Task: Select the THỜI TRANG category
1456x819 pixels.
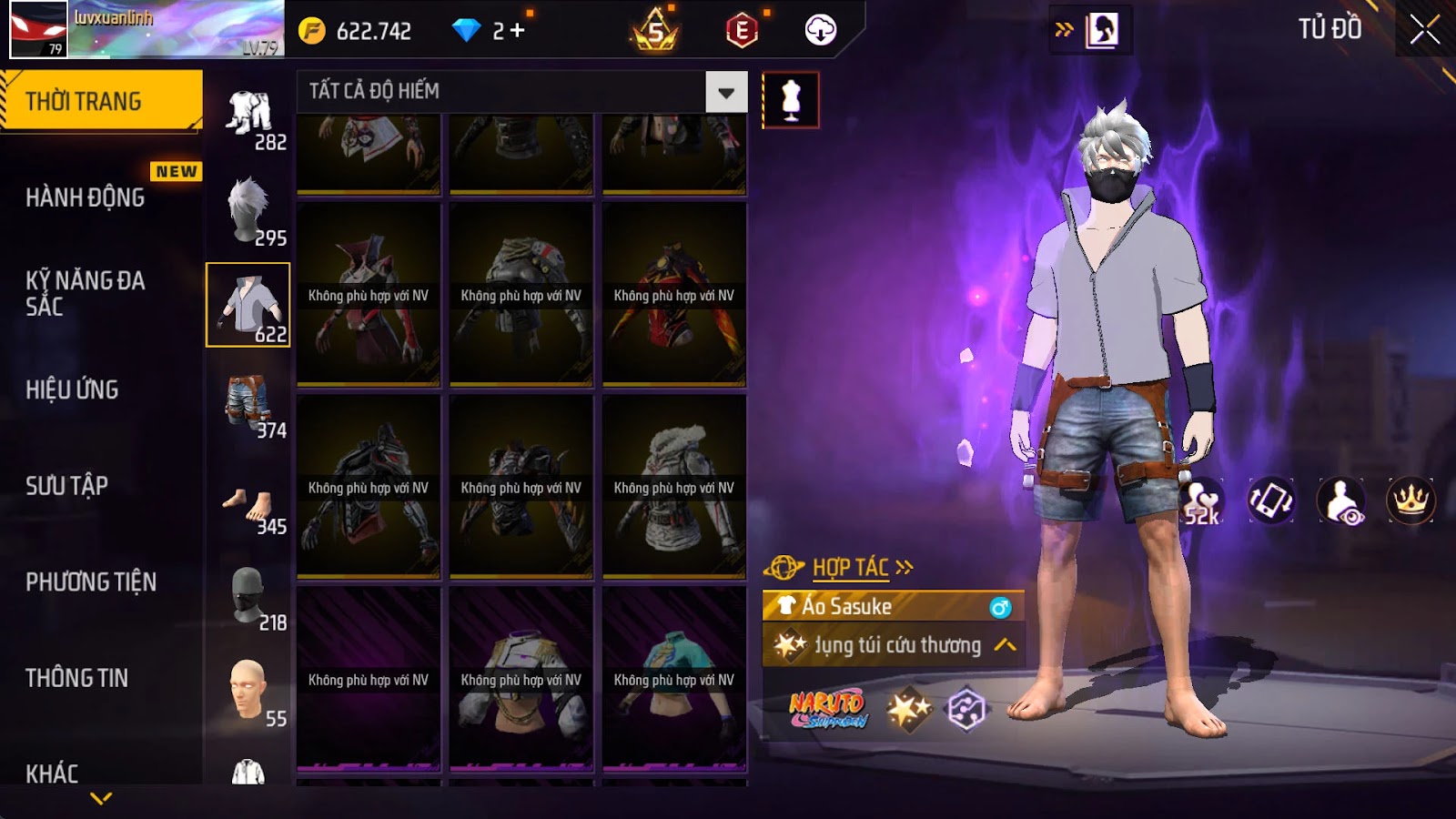Action: point(100,100)
